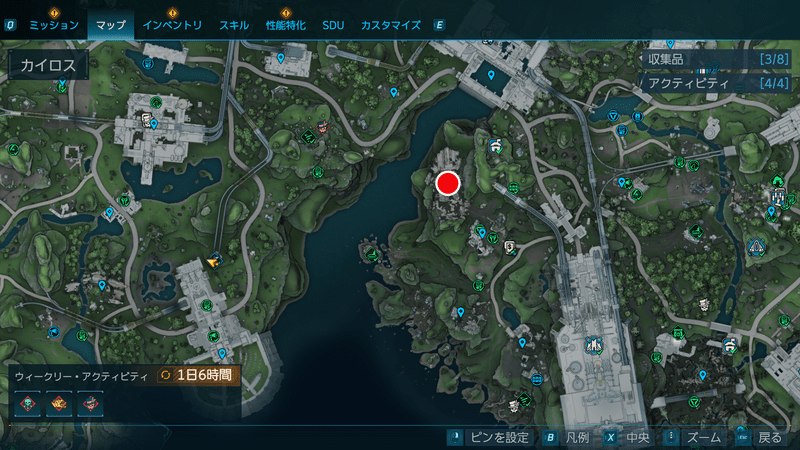Select the green skull weekly activity icon
Viewport: 800px width, 450px height.
click(29, 403)
